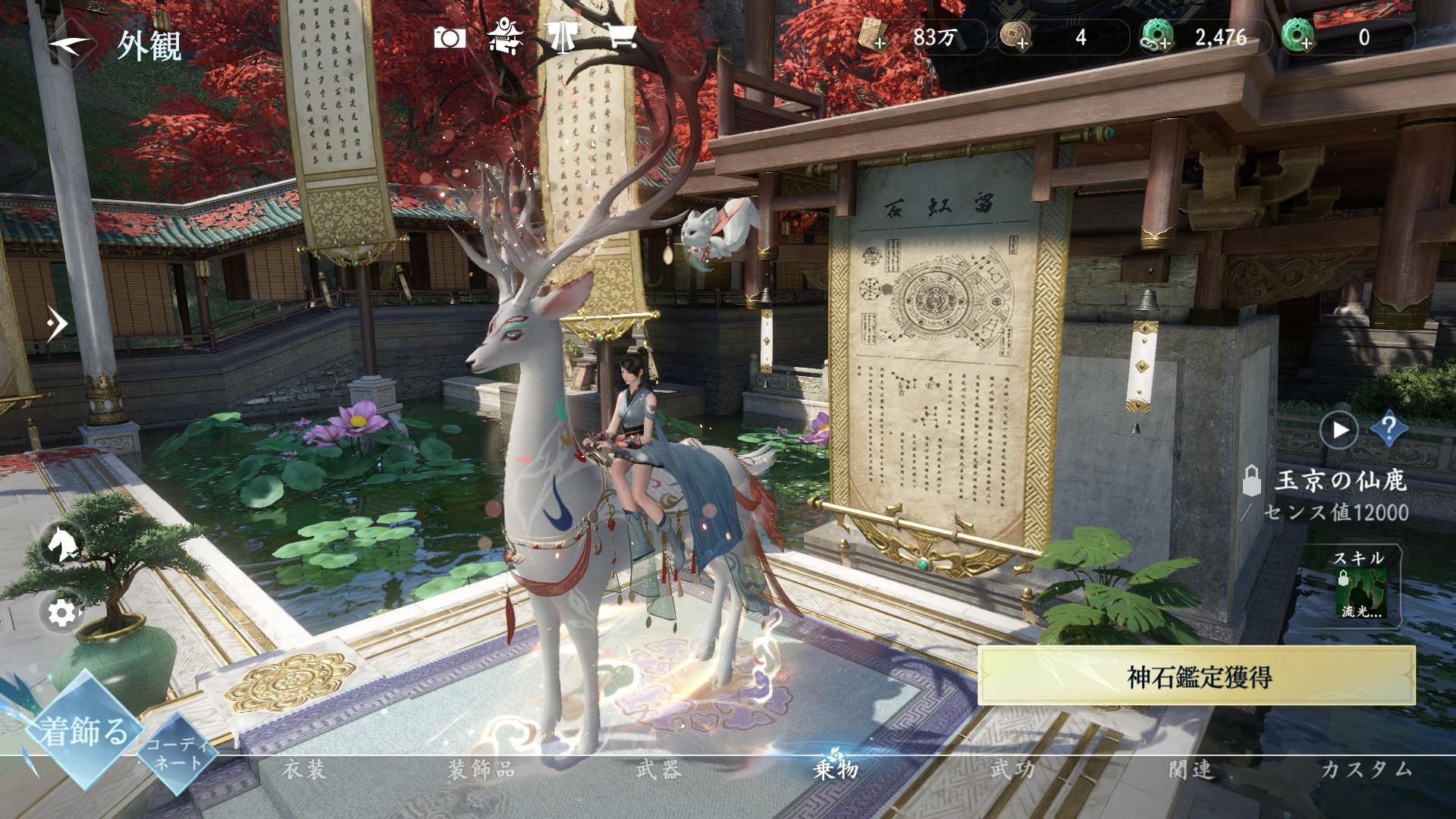The width and height of the screenshot is (1456, 819).
Task: Open the gear settings icon
Action: 61,612
